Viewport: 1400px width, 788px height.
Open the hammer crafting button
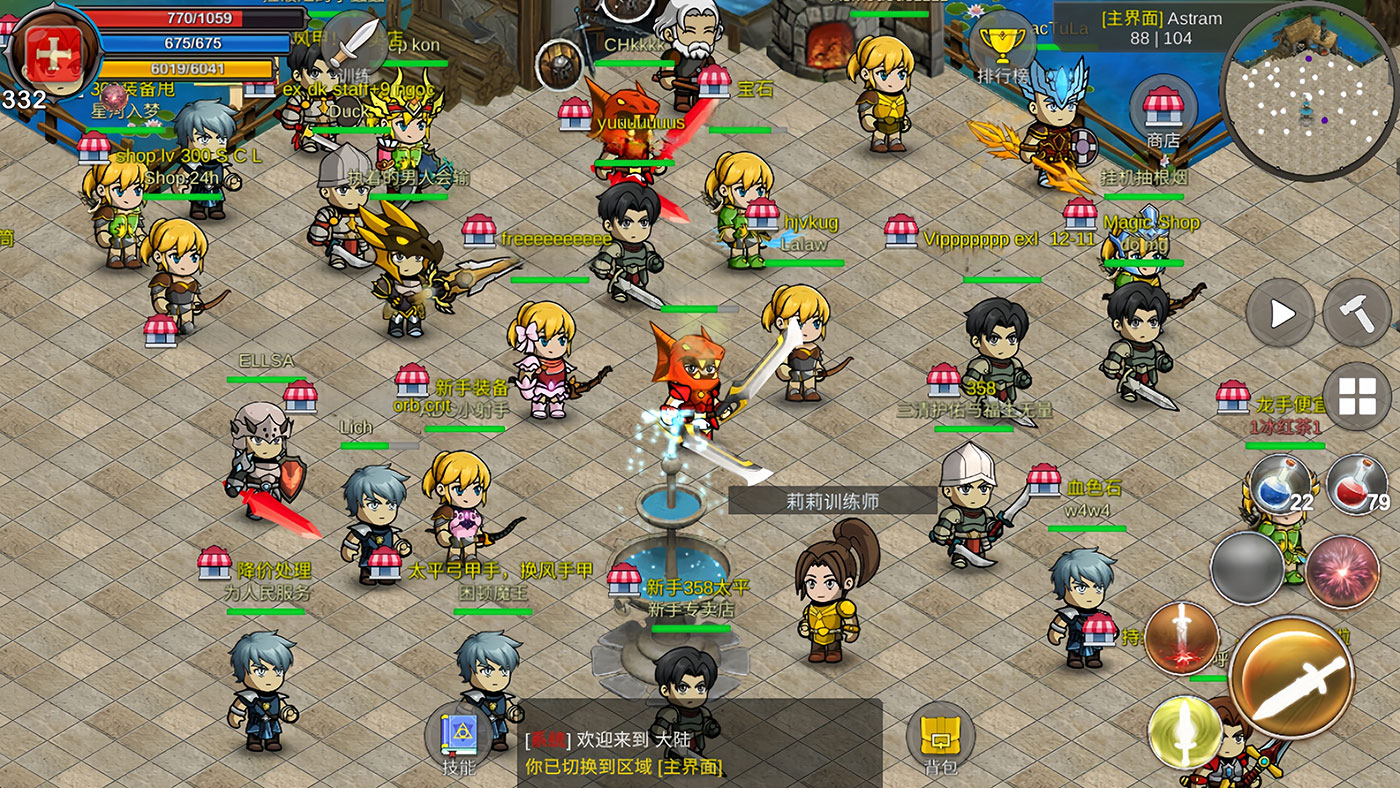pos(1356,312)
